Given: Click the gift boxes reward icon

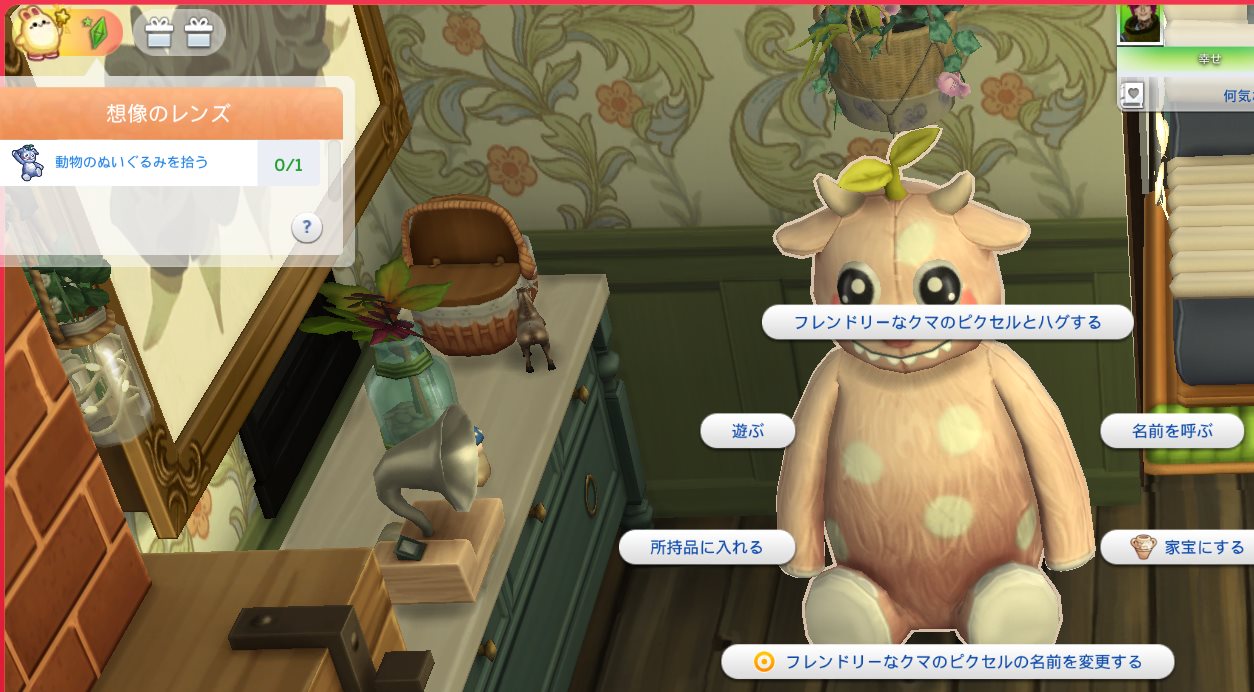Looking at the screenshot, I should click(x=179, y=33).
